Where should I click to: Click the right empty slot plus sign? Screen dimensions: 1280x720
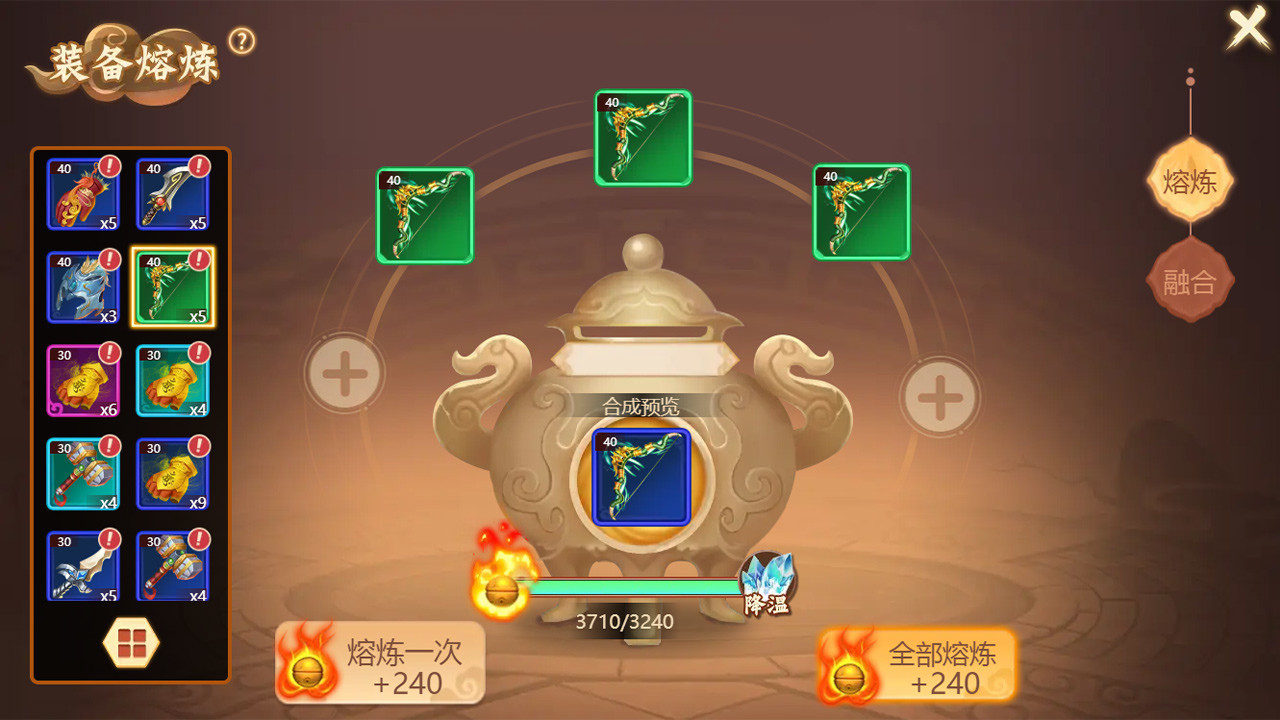(938, 398)
